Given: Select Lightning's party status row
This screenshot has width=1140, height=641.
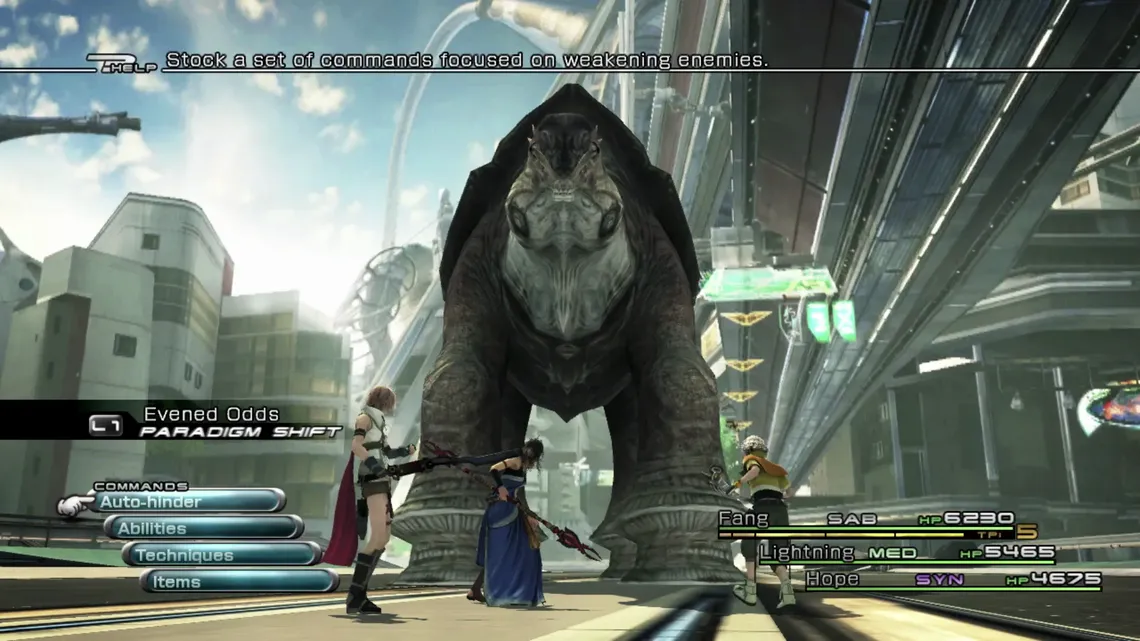Looking at the screenshot, I should [x=905, y=552].
